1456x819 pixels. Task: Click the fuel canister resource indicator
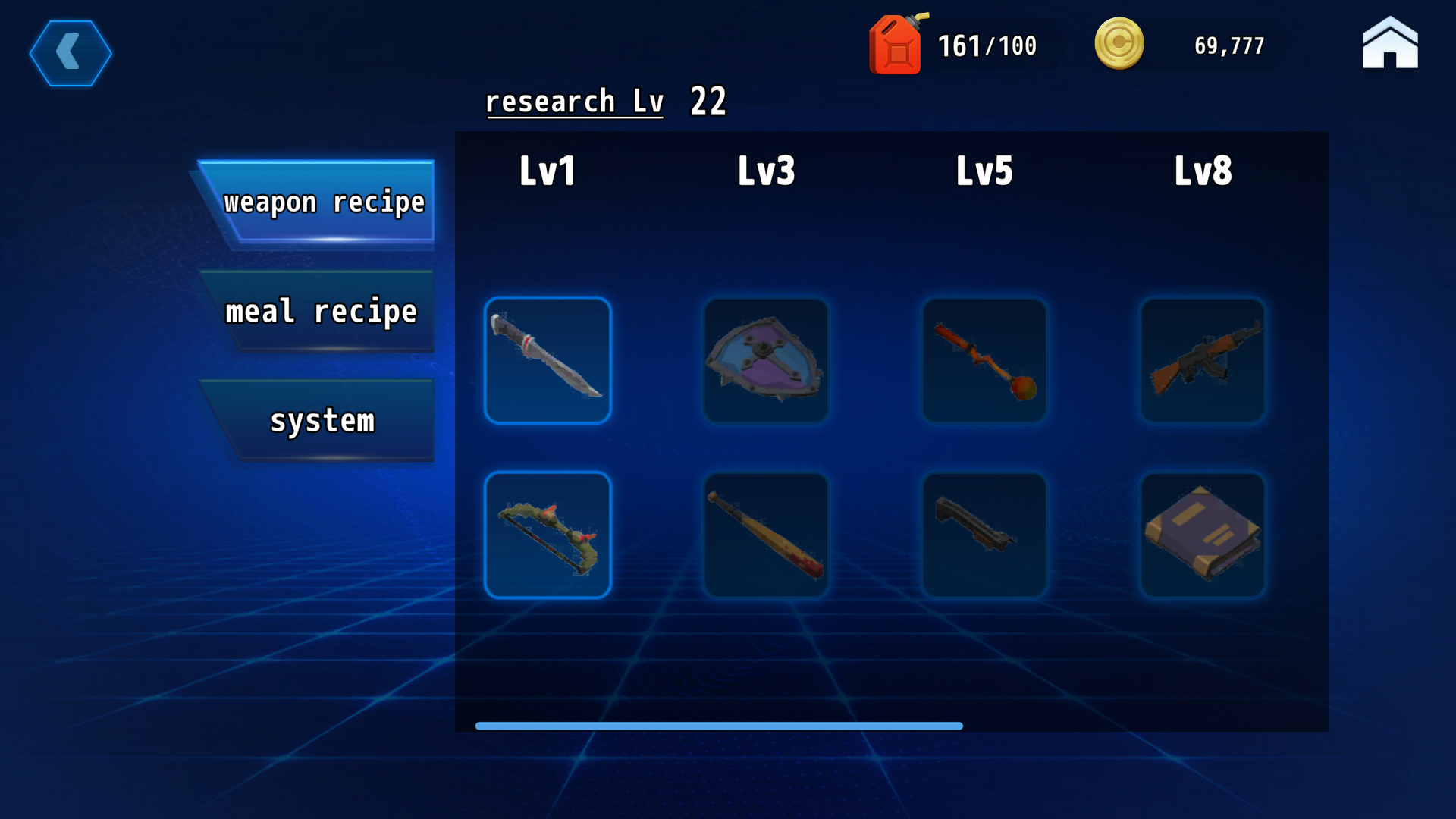(896, 45)
